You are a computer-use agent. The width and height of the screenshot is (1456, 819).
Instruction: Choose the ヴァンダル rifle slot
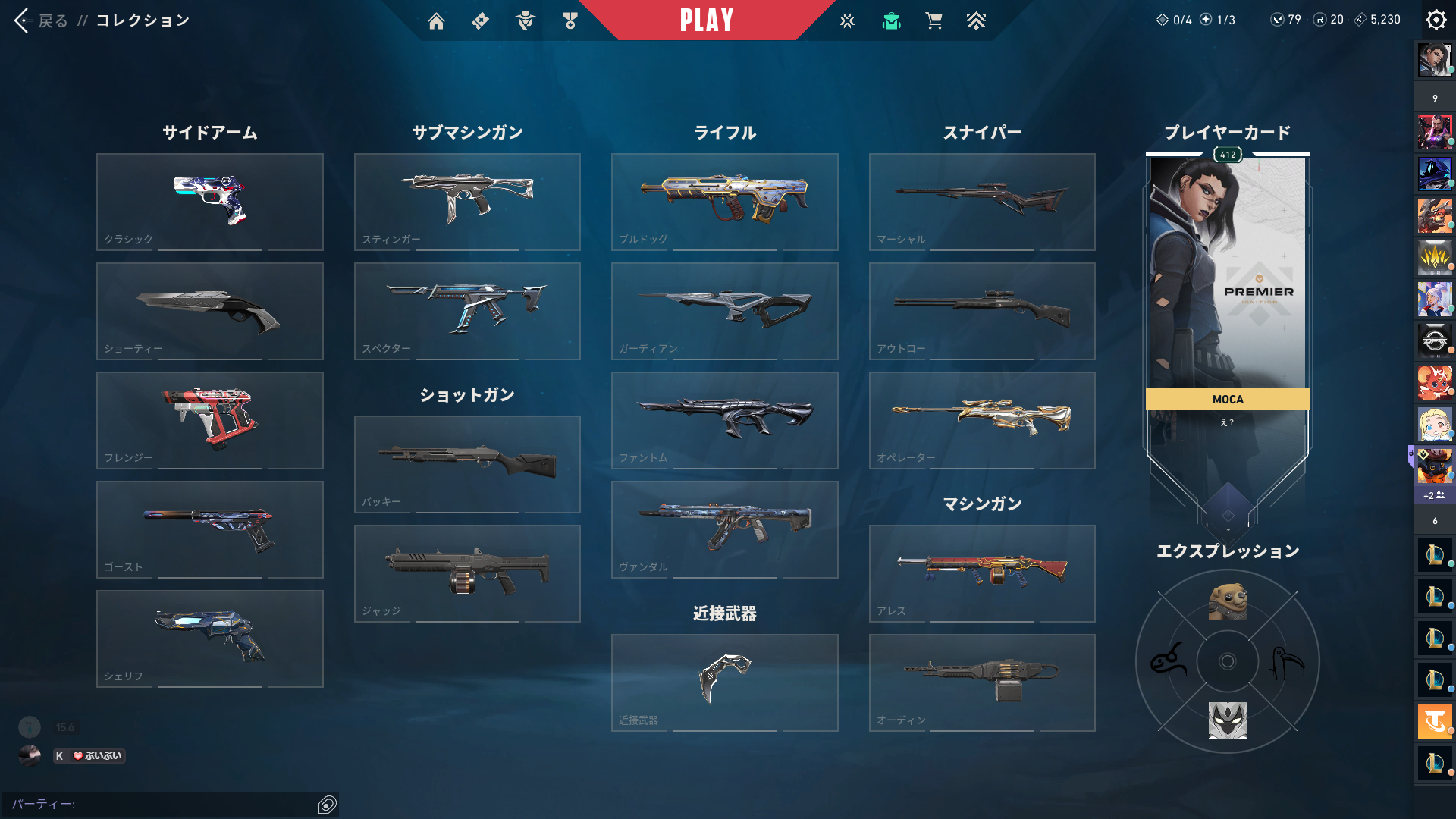pos(724,529)
